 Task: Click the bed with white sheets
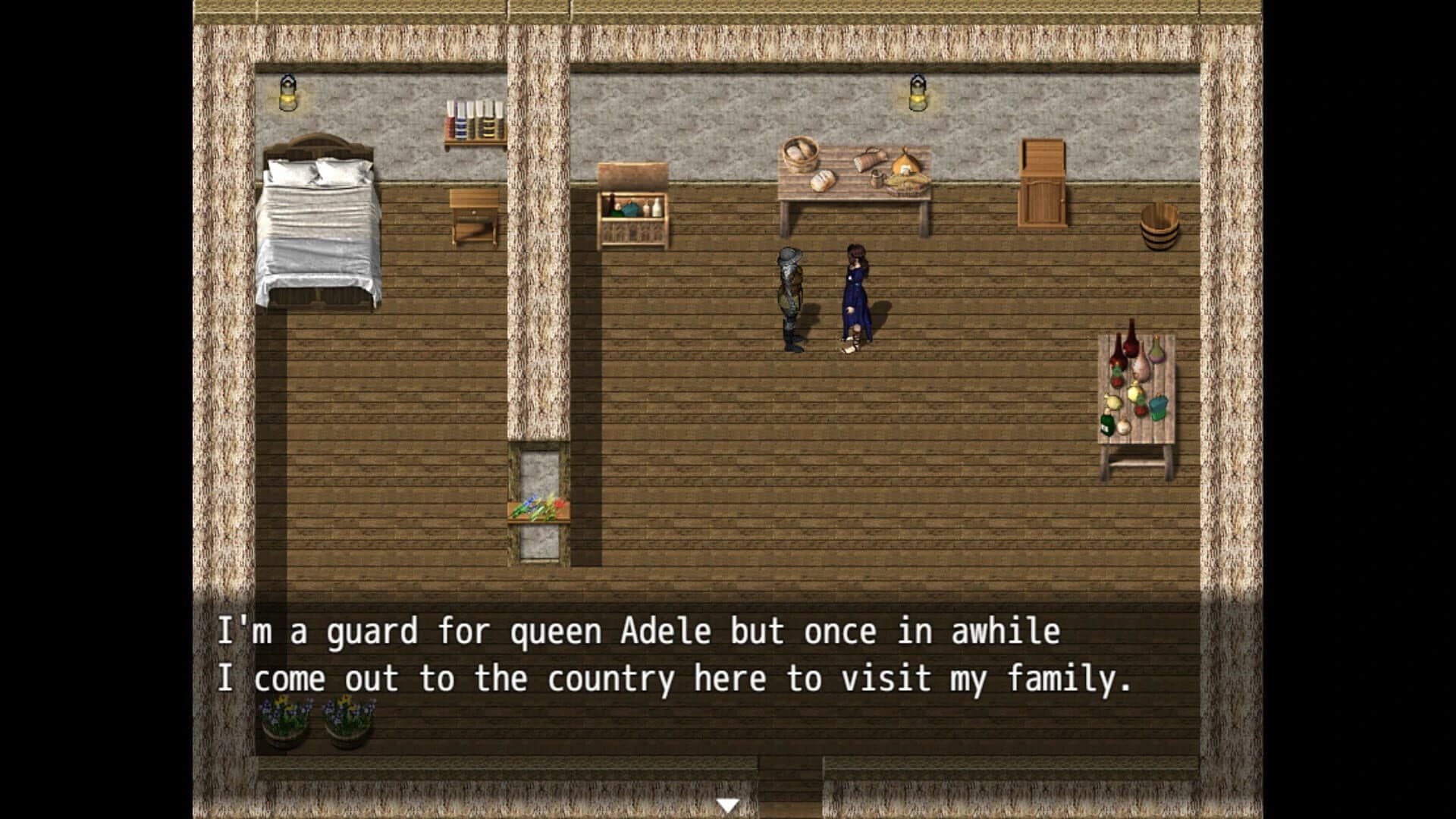click(x=318, y=227)
